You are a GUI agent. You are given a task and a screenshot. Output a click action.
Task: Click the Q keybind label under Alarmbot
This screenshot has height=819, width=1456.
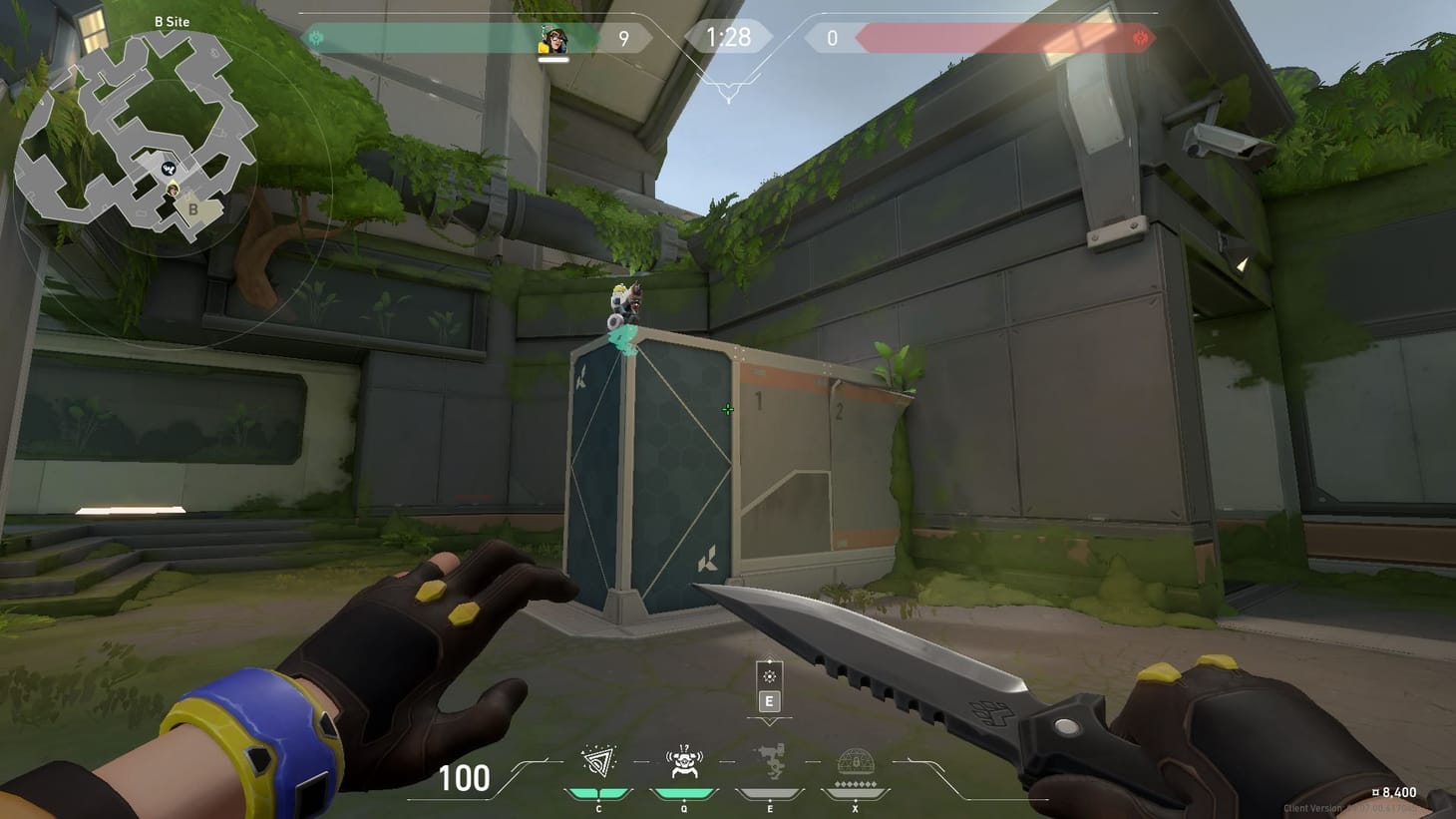pos(684,808)
